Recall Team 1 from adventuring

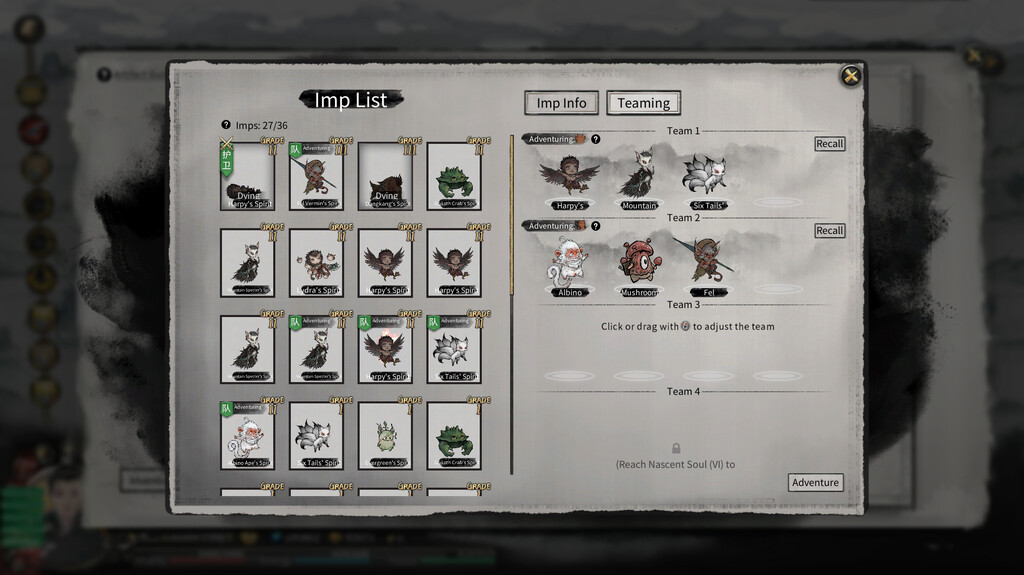point(829,144)
